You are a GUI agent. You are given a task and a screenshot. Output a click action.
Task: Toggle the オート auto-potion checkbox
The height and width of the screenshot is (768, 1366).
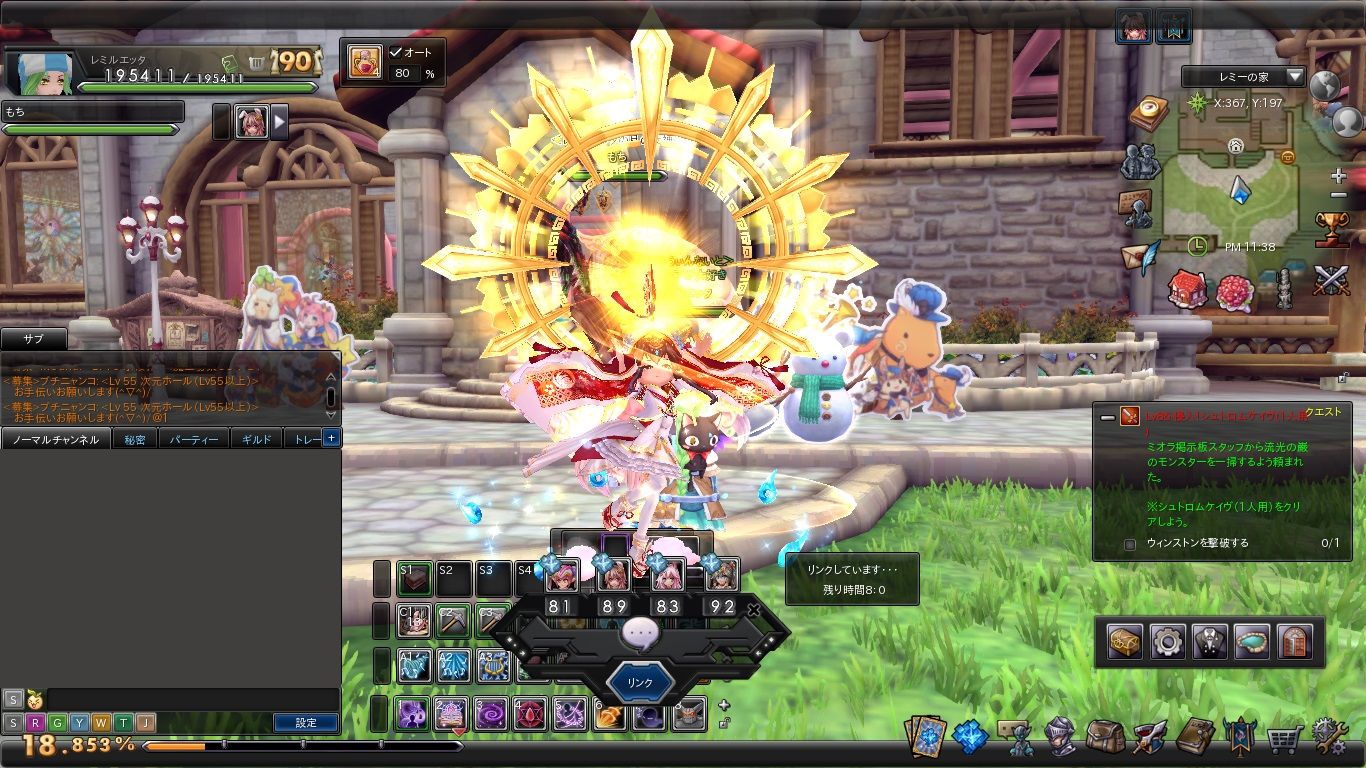(x=396, y=52)
